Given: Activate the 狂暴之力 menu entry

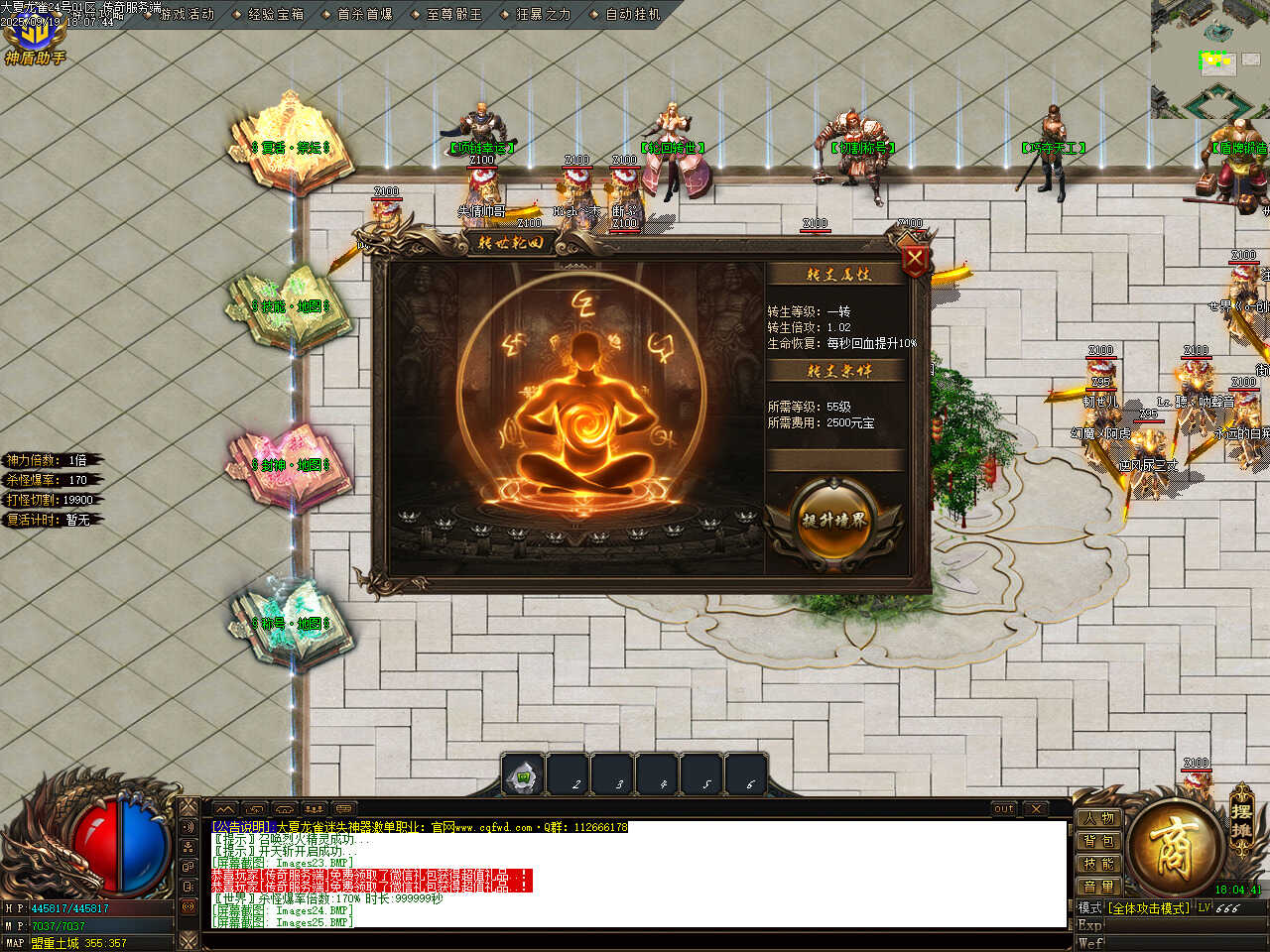Looking at the screenshot, I should [x=544, y=14].
